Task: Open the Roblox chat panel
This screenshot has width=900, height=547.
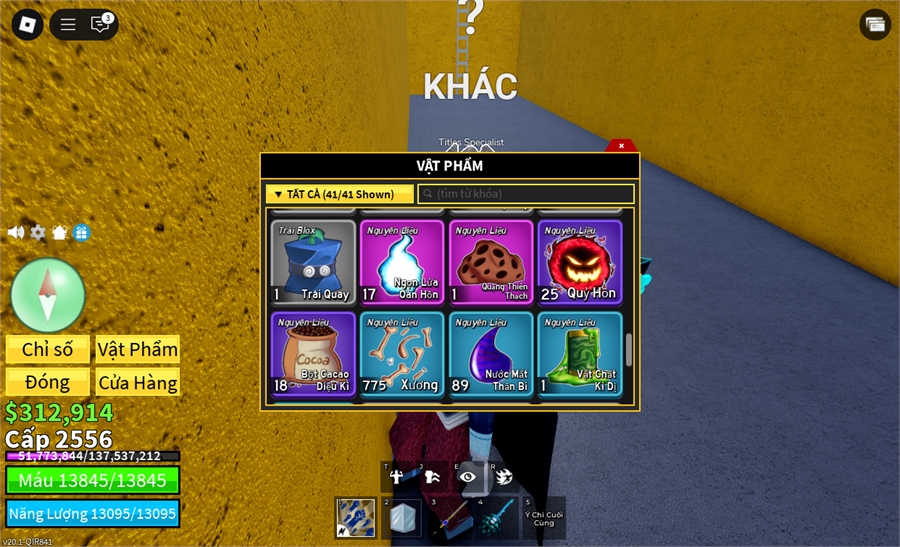Action: (x=100, y=24)
